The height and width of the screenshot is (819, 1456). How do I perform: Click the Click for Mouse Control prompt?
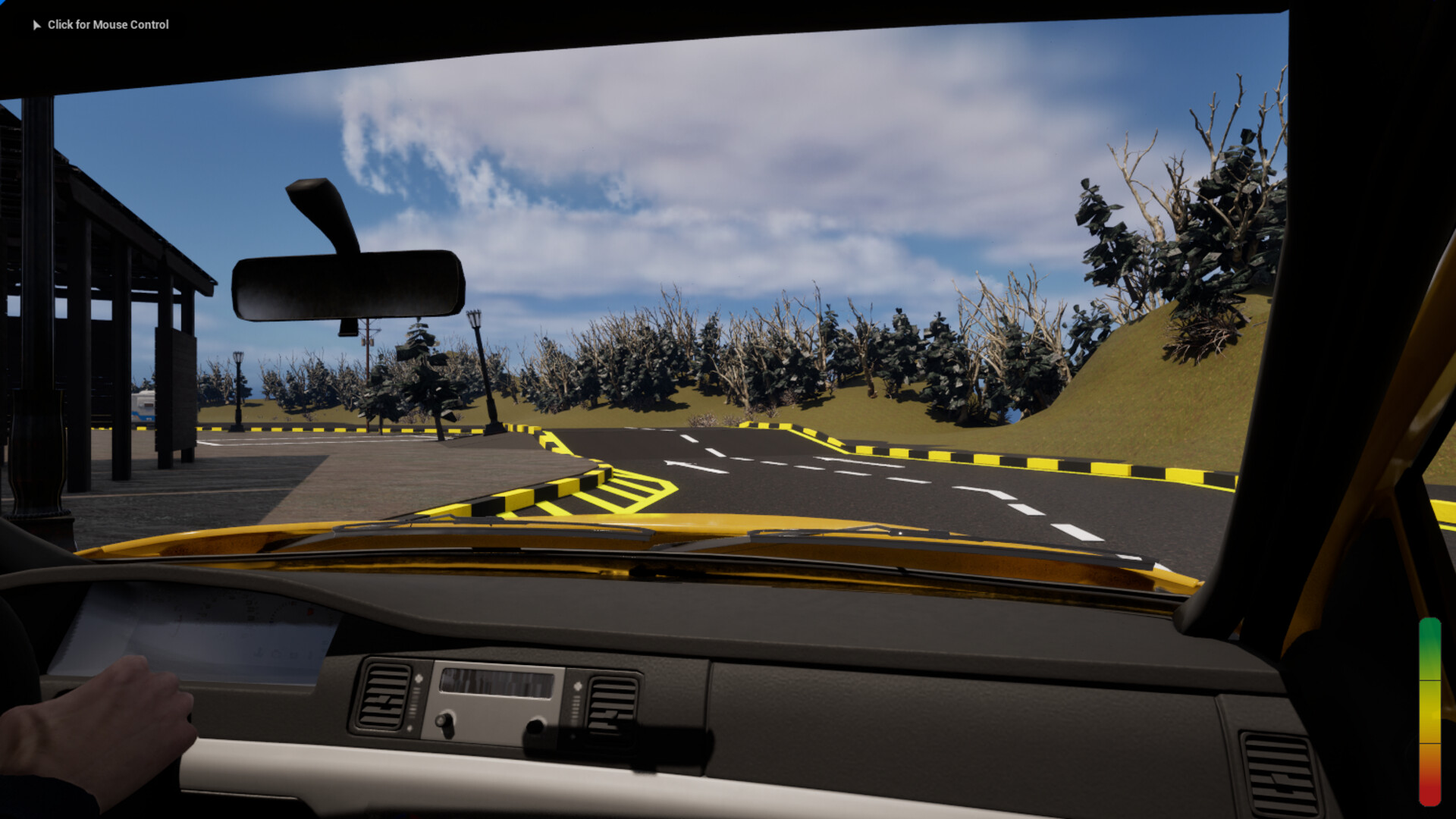coord(108,24)
